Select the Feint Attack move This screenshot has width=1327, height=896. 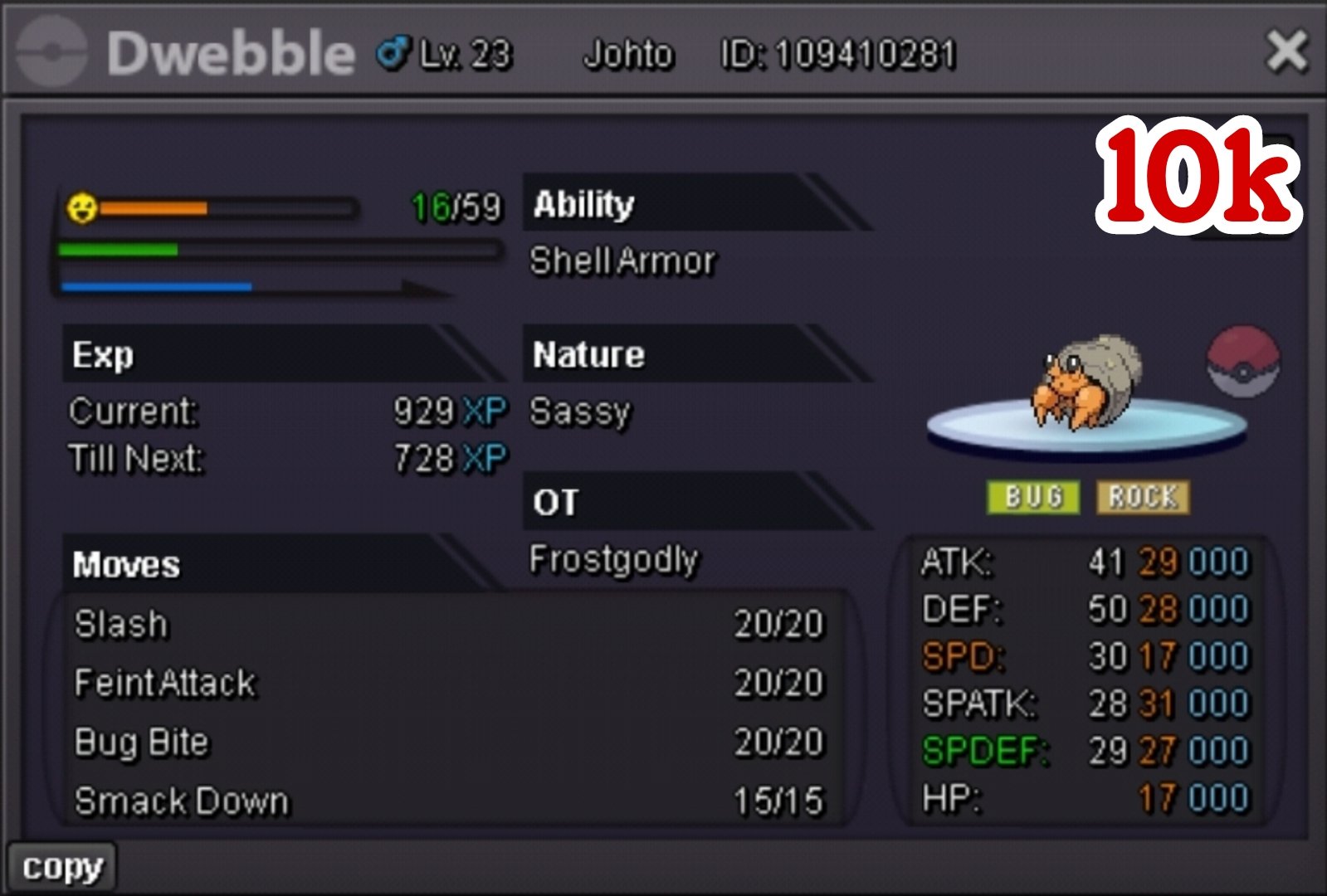[448, 684]
